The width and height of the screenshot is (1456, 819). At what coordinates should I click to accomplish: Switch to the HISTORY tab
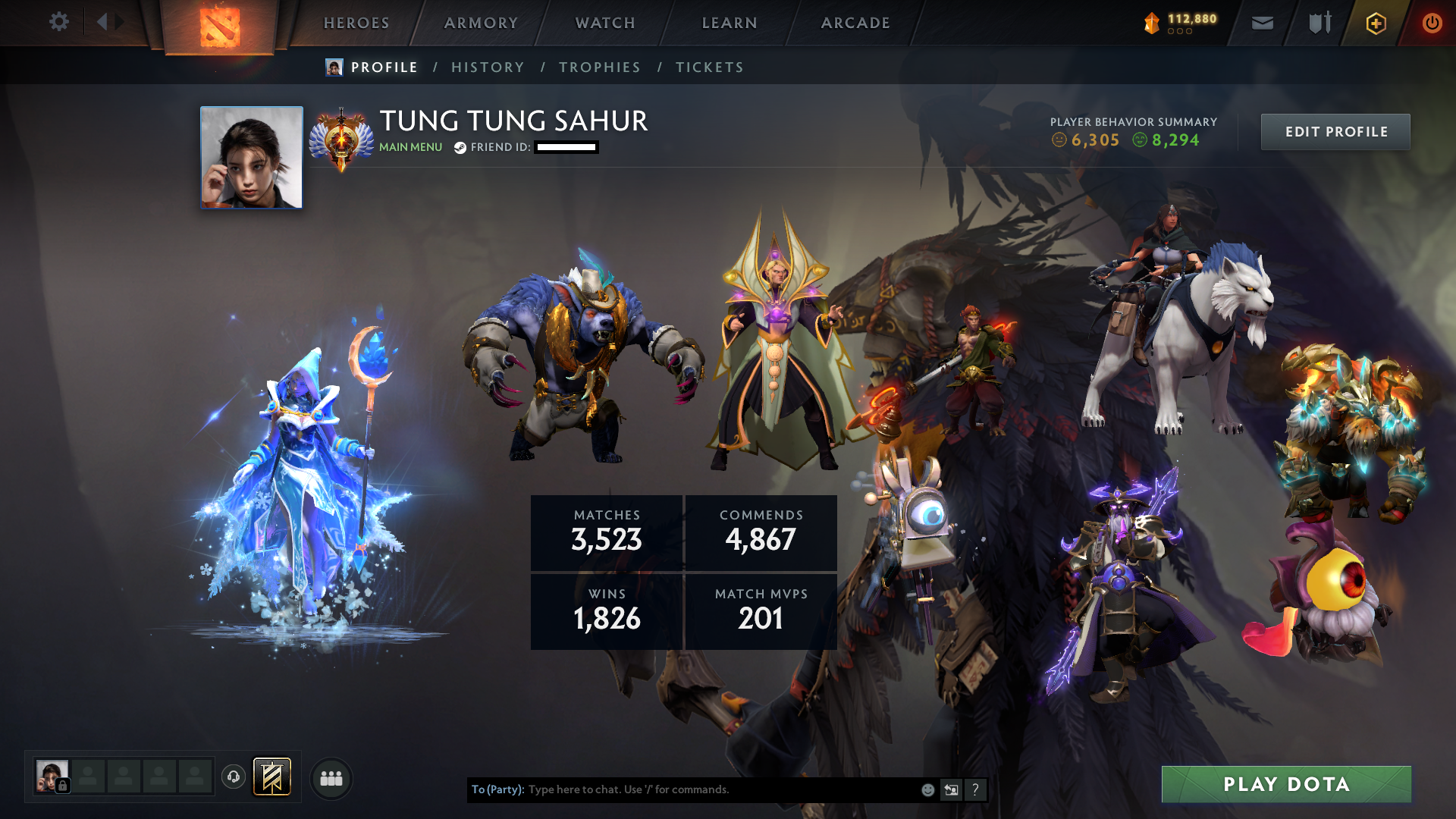pyautogui.click(x=488, y=67)
